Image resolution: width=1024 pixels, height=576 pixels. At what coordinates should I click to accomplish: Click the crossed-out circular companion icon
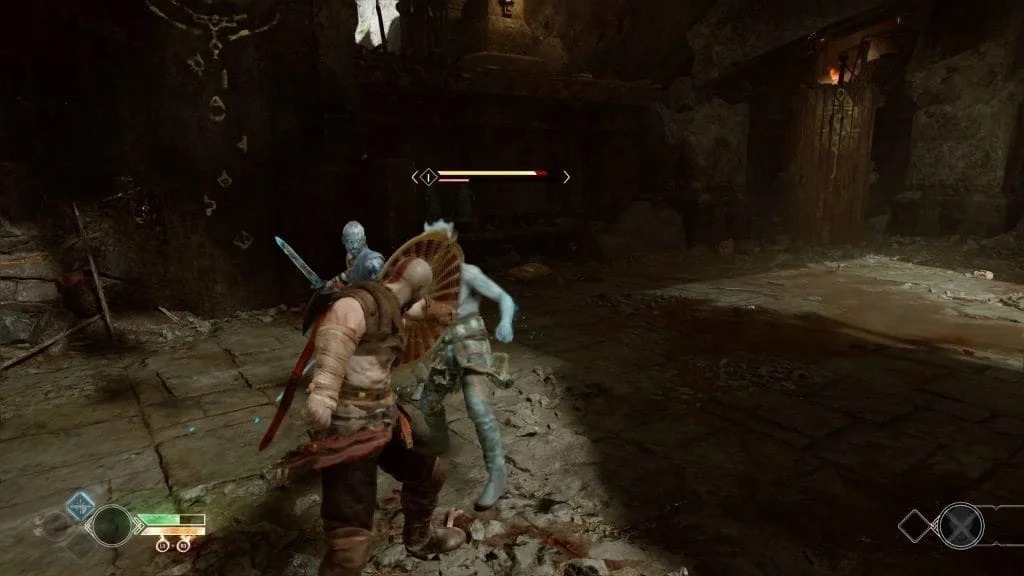pyautogui.click(x=960, y=525)
